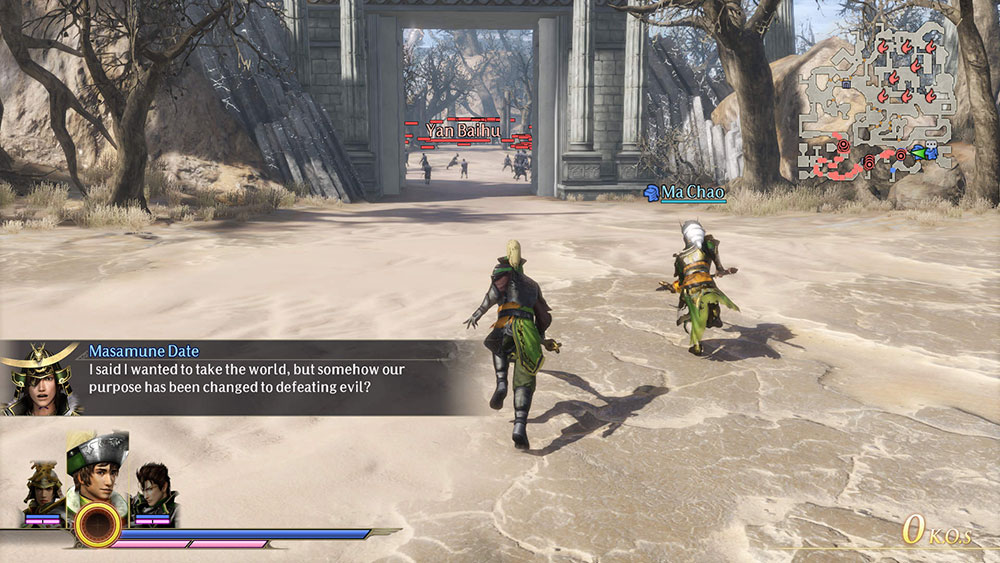
Task: Target the Yan Baihu enemy name label
Action: pyautogui.click(x=462, y=131)
